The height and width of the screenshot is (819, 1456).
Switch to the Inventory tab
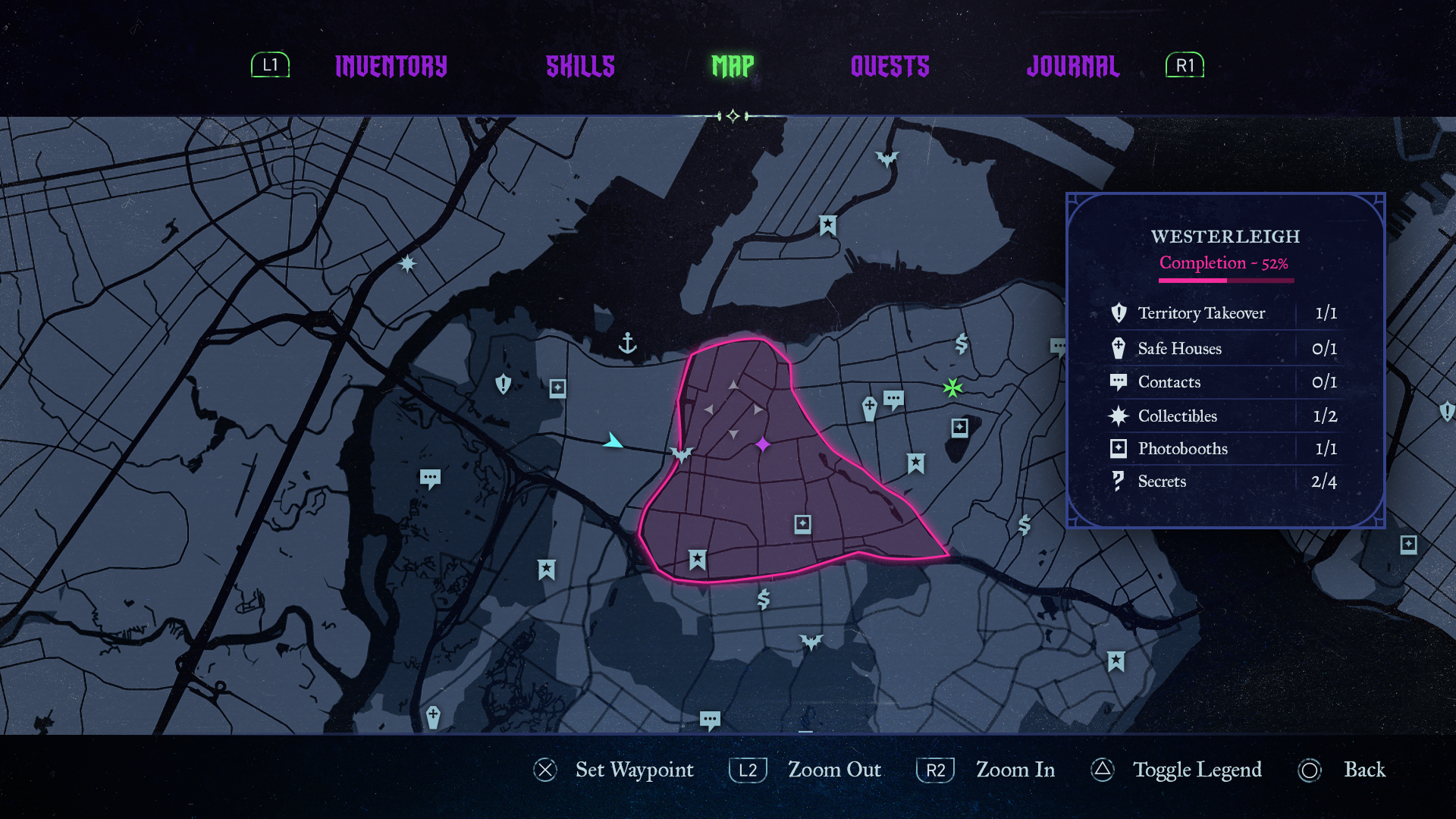click(x=391, y=66)
